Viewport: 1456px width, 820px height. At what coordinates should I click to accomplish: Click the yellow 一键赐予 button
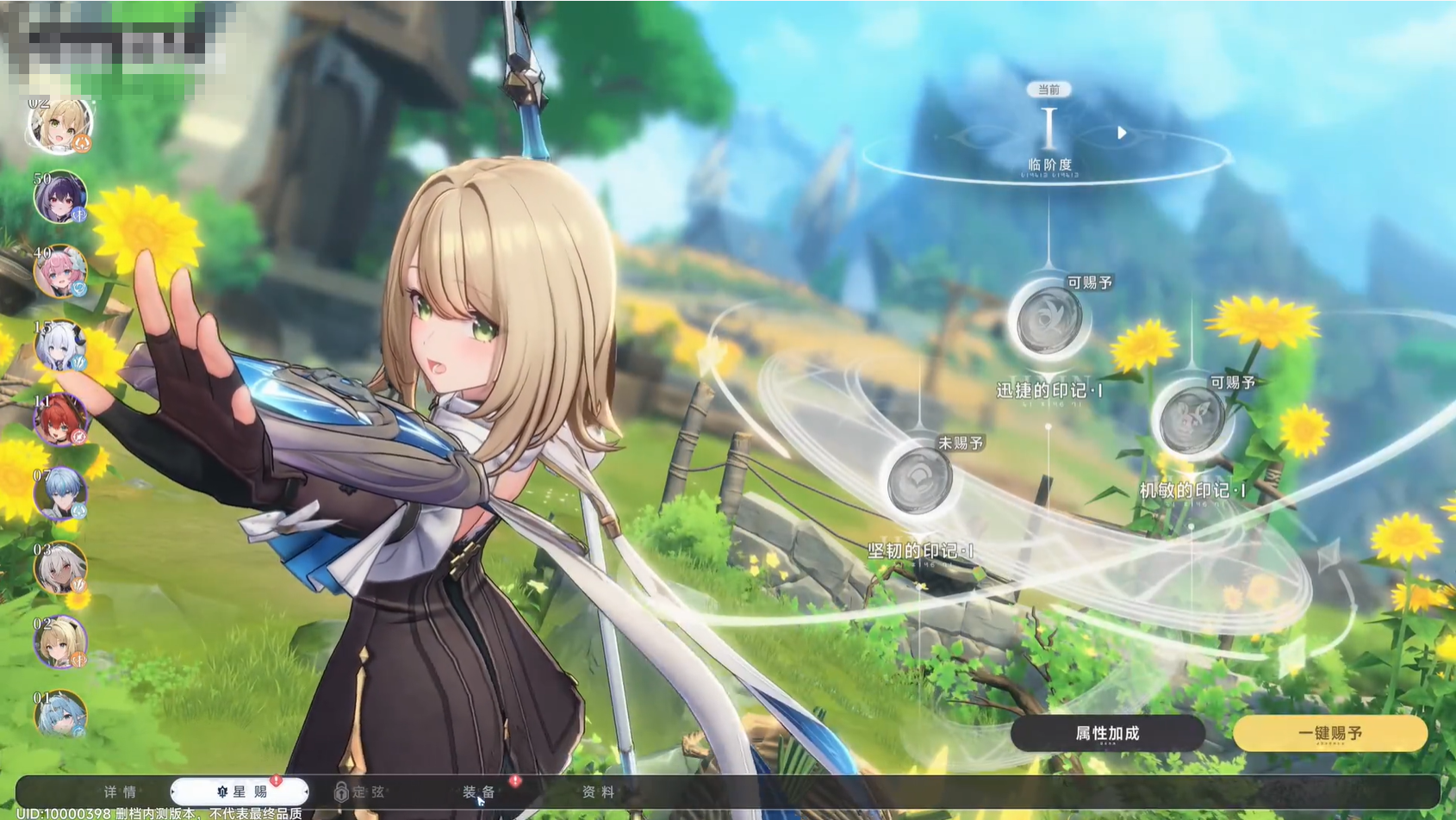tap(1329, 733)
